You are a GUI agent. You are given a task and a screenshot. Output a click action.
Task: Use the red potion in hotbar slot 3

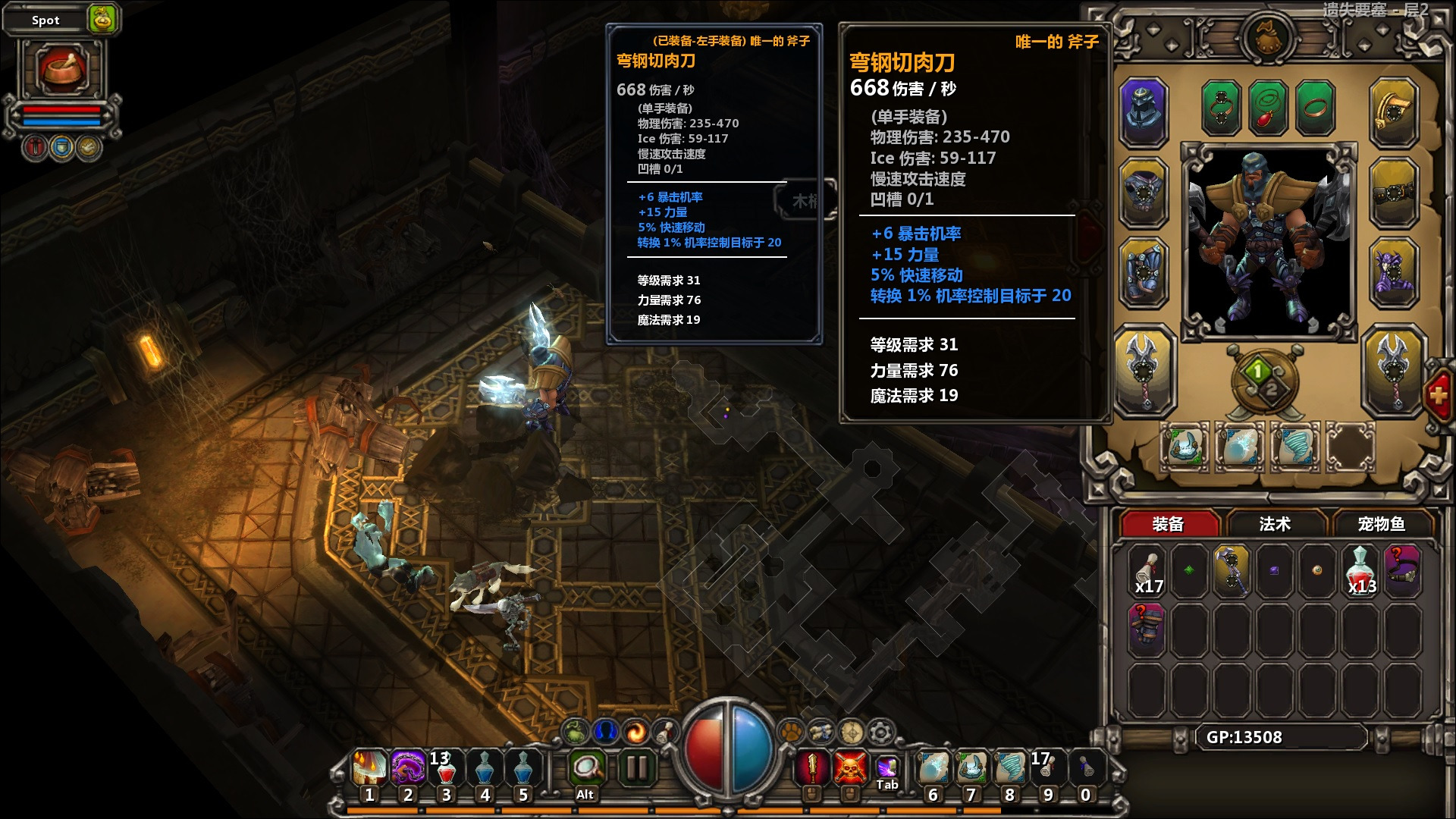tap(446, 769)
